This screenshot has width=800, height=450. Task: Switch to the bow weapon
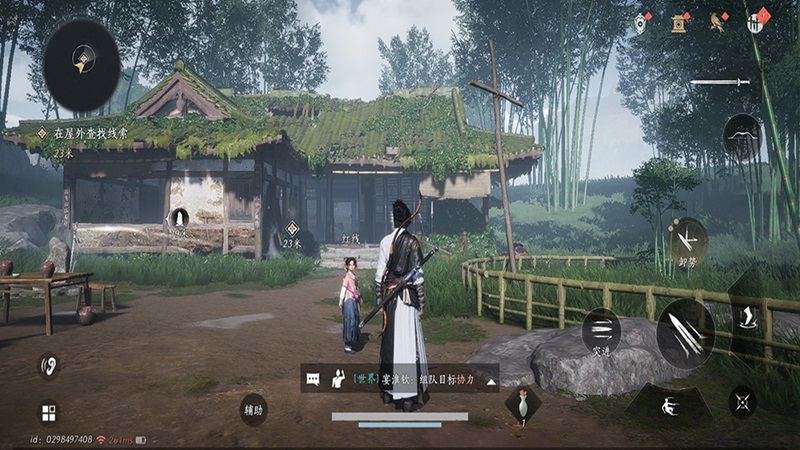click(743, 136)
